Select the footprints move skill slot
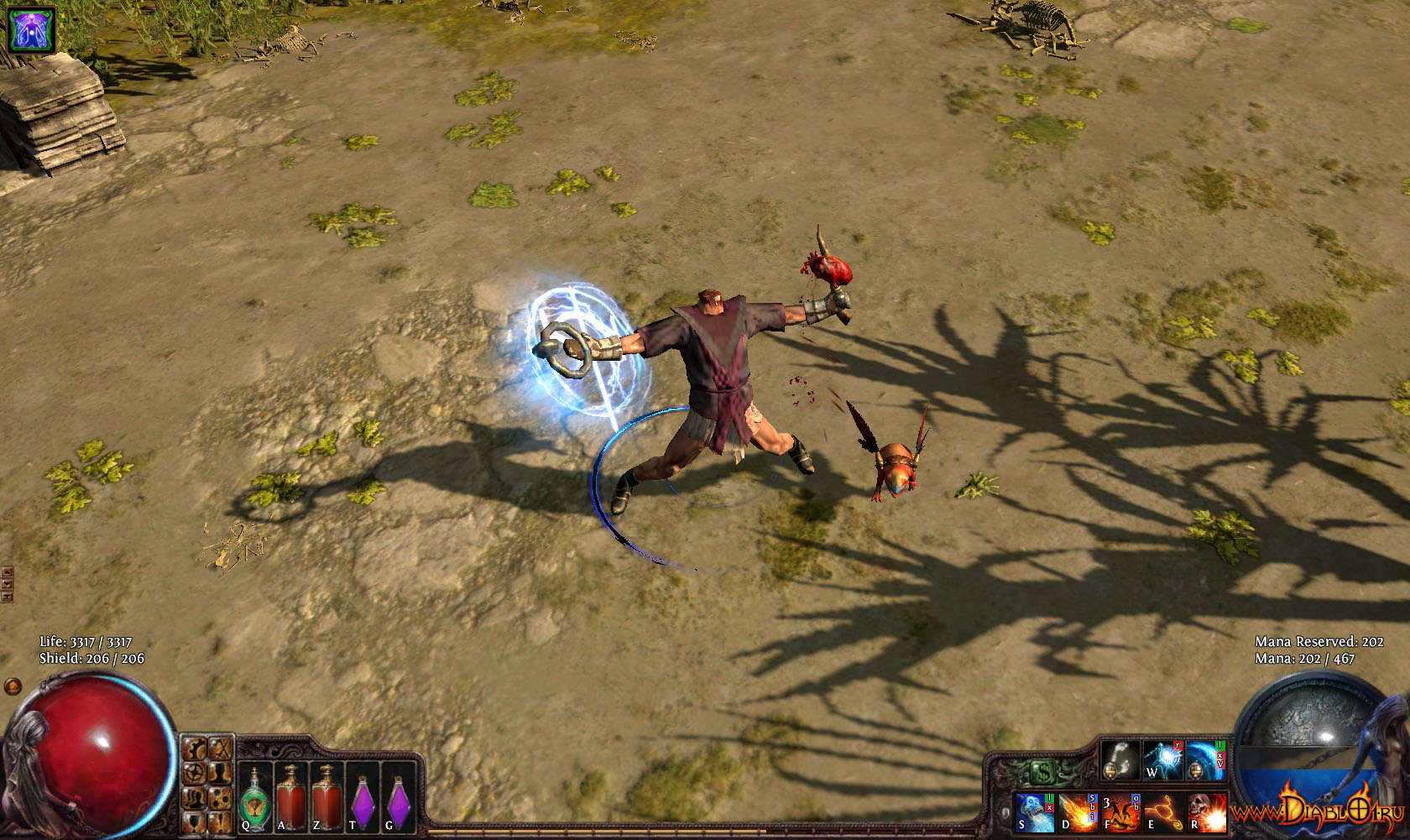 coord(1120,759)
